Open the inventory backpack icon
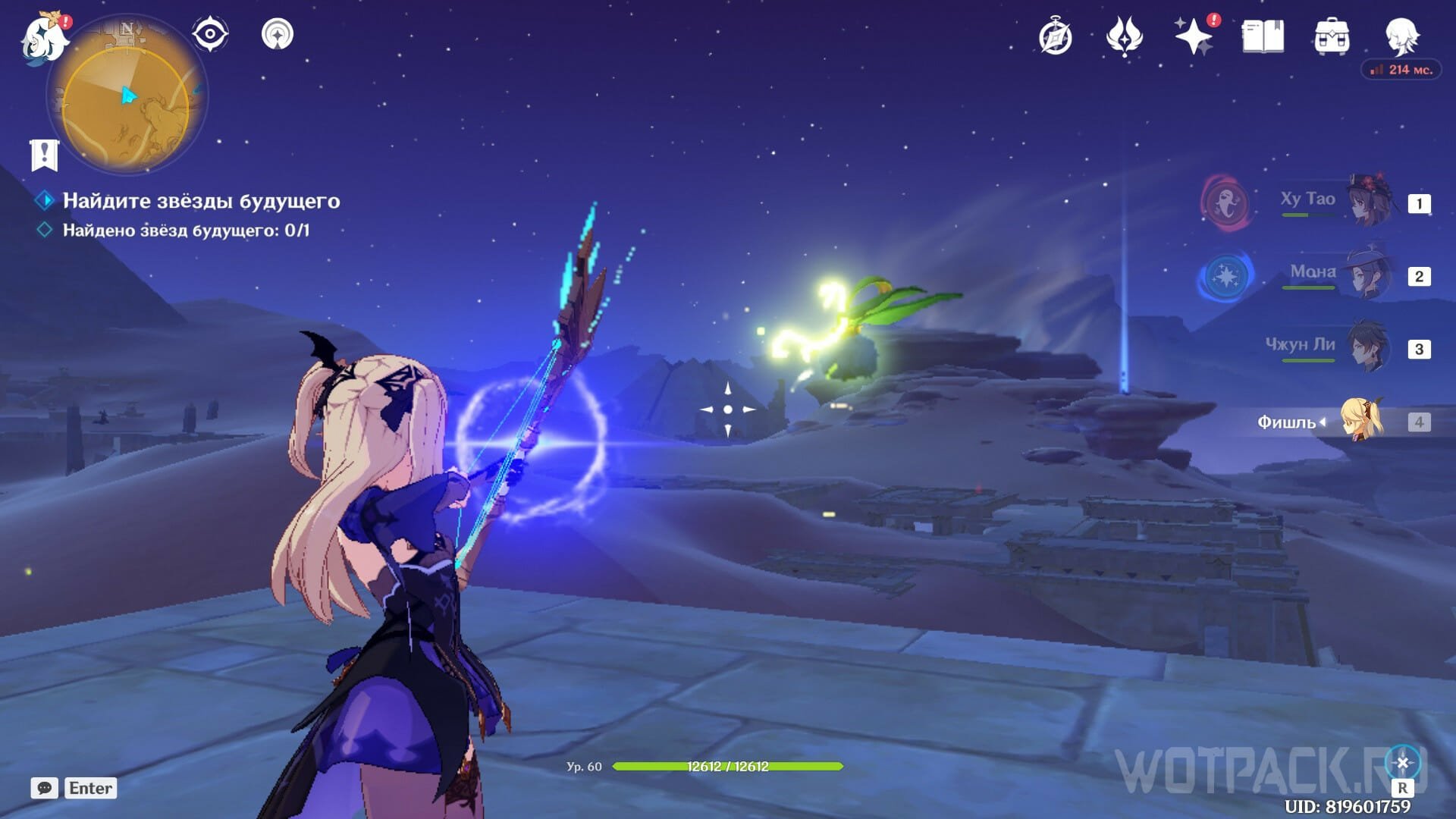Screen dimensions: 1456x819 [x=1332, y=36]
